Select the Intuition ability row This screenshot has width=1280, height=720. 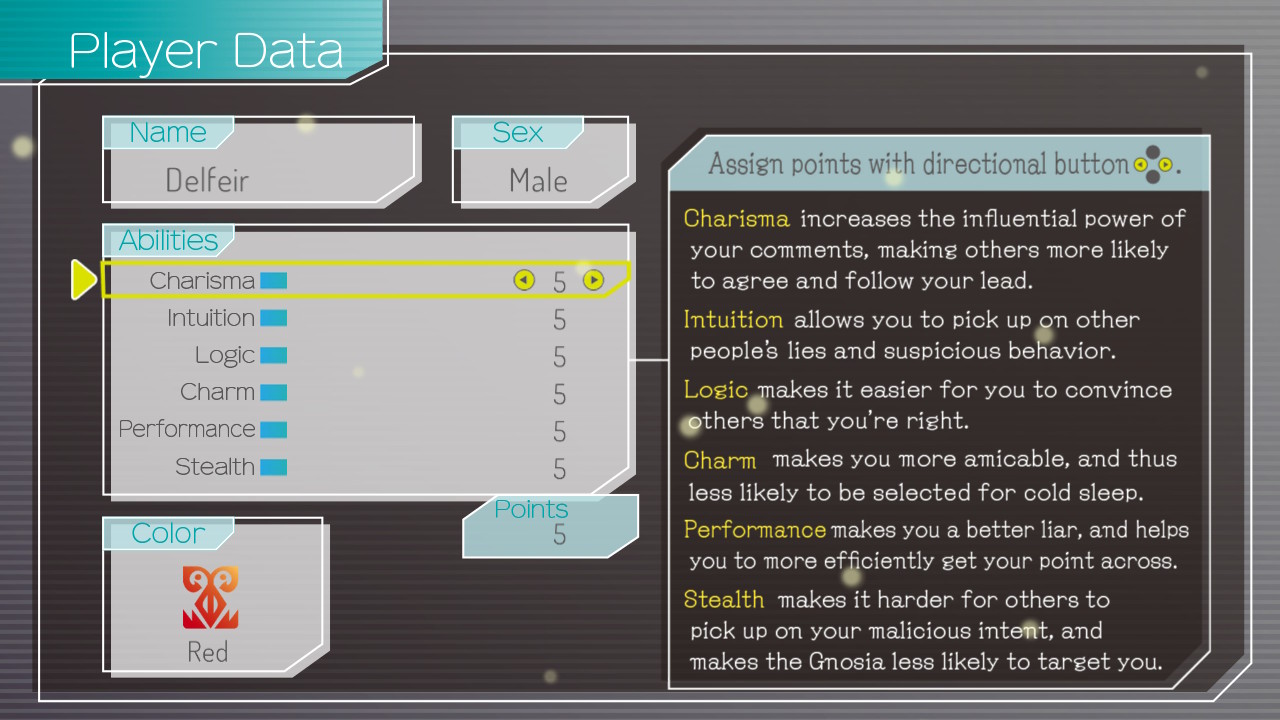click(x=211, y=318)
